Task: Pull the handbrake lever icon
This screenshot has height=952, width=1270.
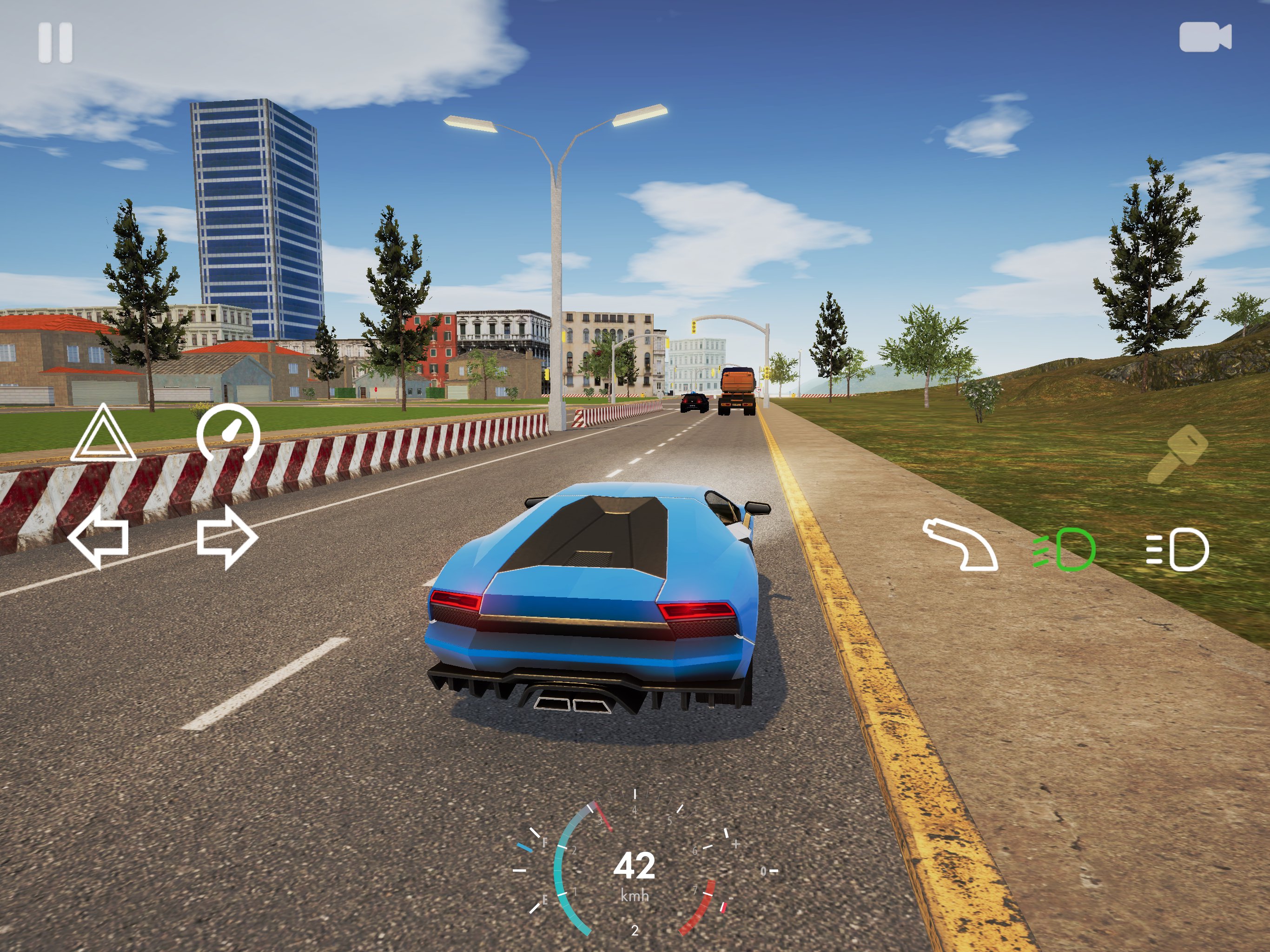Action: (960, 544)
